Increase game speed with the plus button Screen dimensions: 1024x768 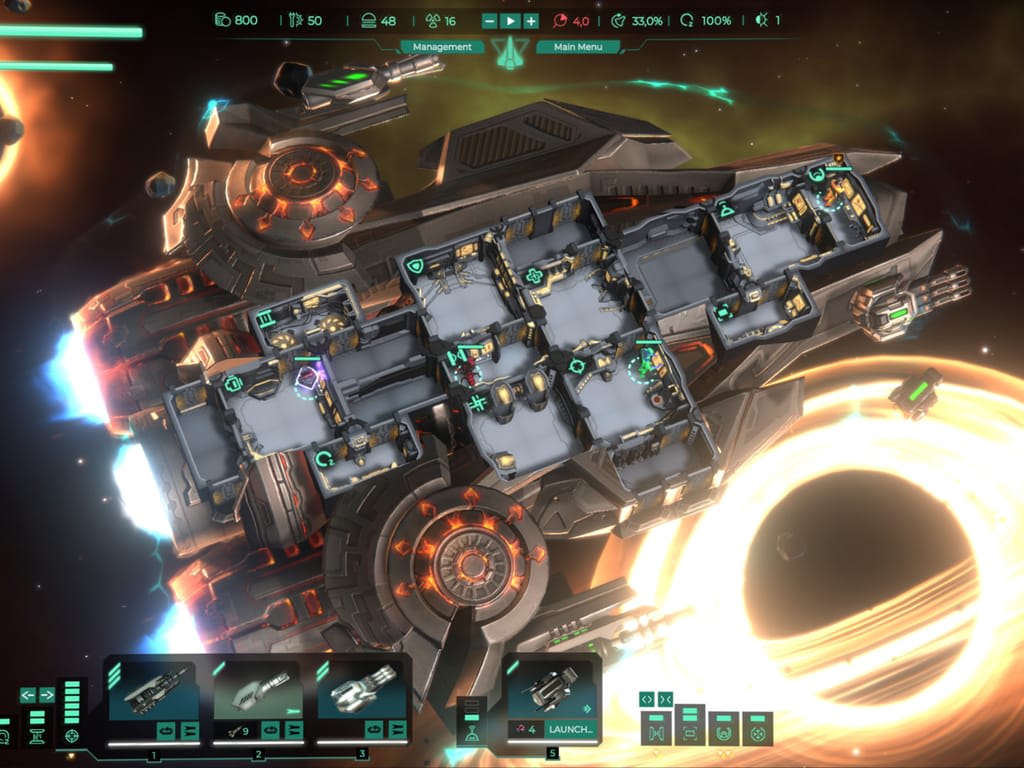531,21
